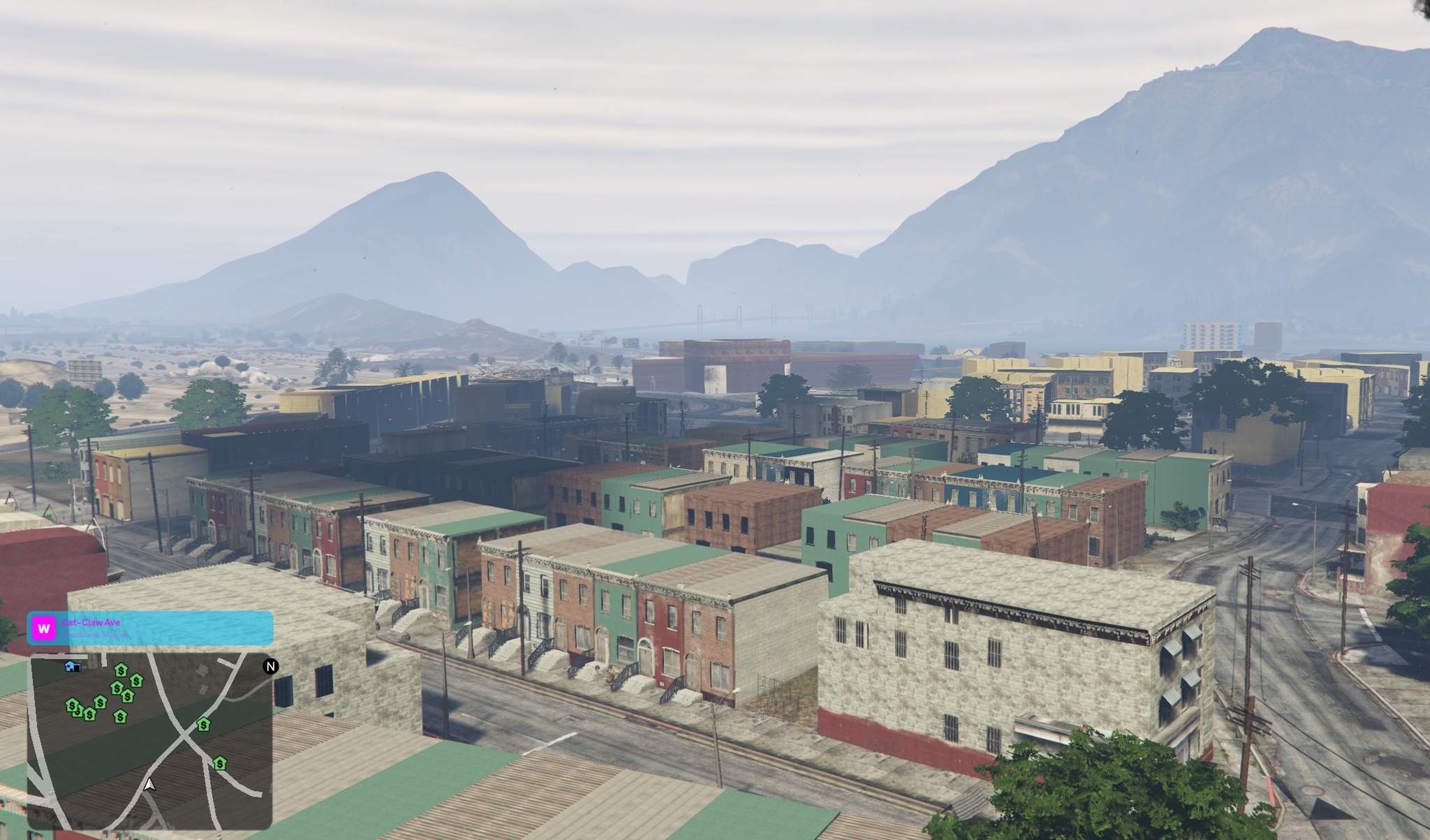The image size is (1430, 840).
Task: Click the blue garage house marker
Action: point(73,666)
